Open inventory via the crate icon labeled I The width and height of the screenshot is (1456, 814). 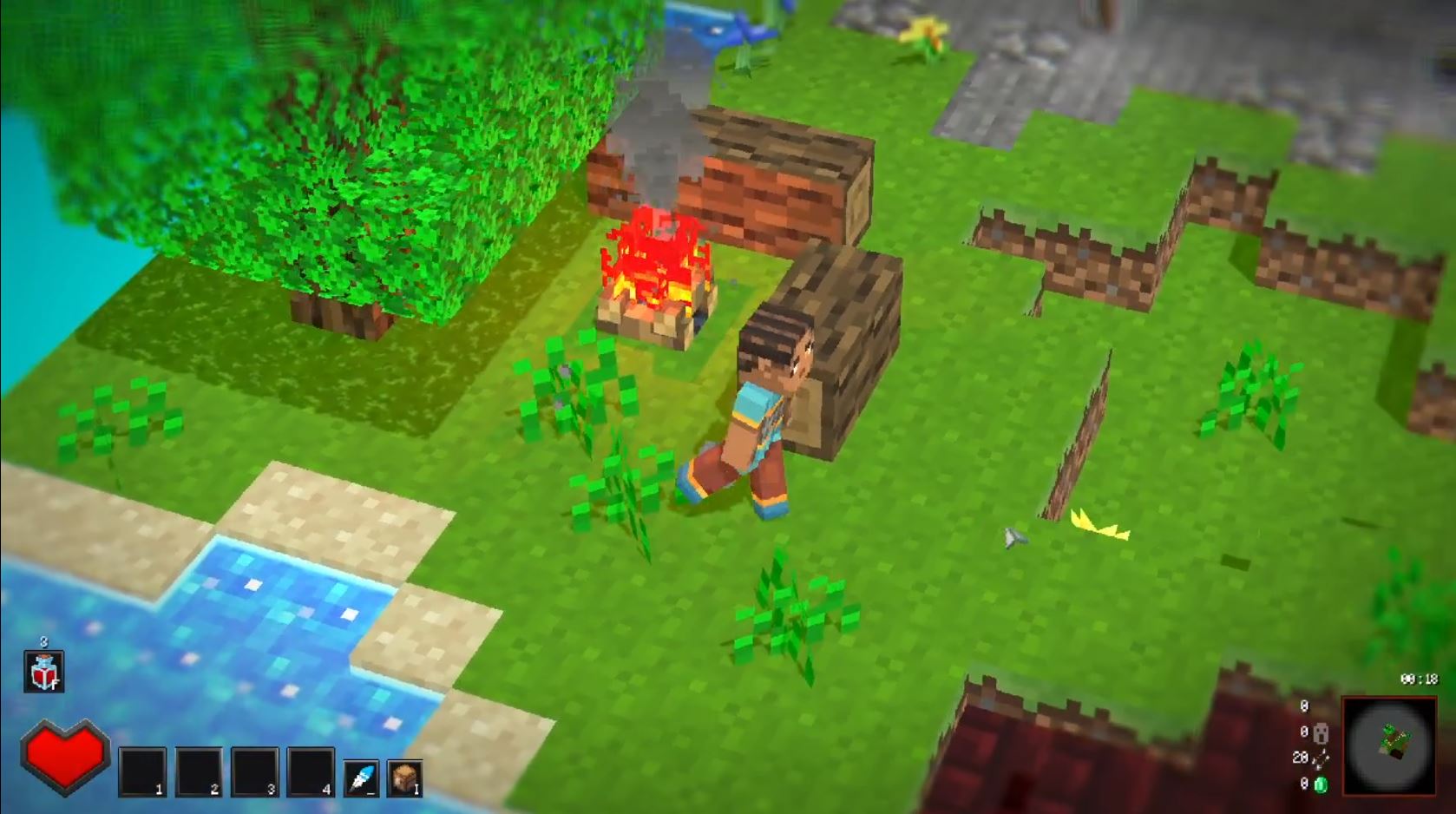403,776
